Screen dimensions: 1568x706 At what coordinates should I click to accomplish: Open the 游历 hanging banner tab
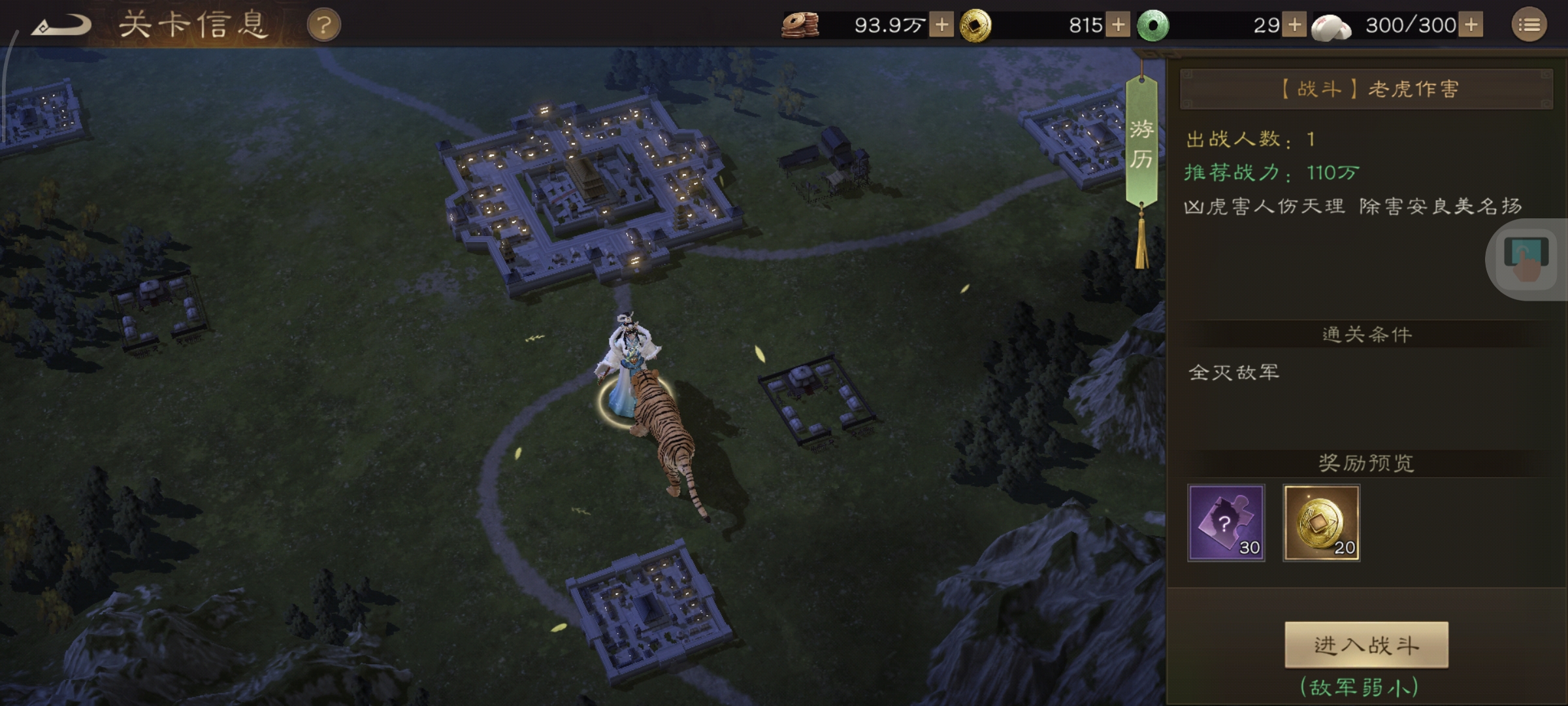click(x=1141, y=144)
